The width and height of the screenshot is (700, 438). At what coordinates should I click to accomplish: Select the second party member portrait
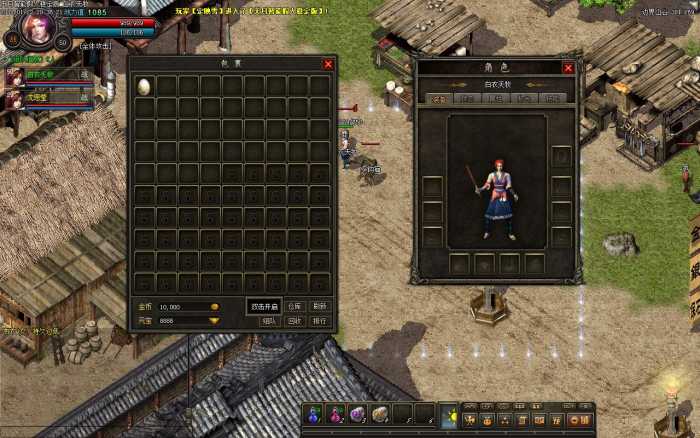coord(15,99)
